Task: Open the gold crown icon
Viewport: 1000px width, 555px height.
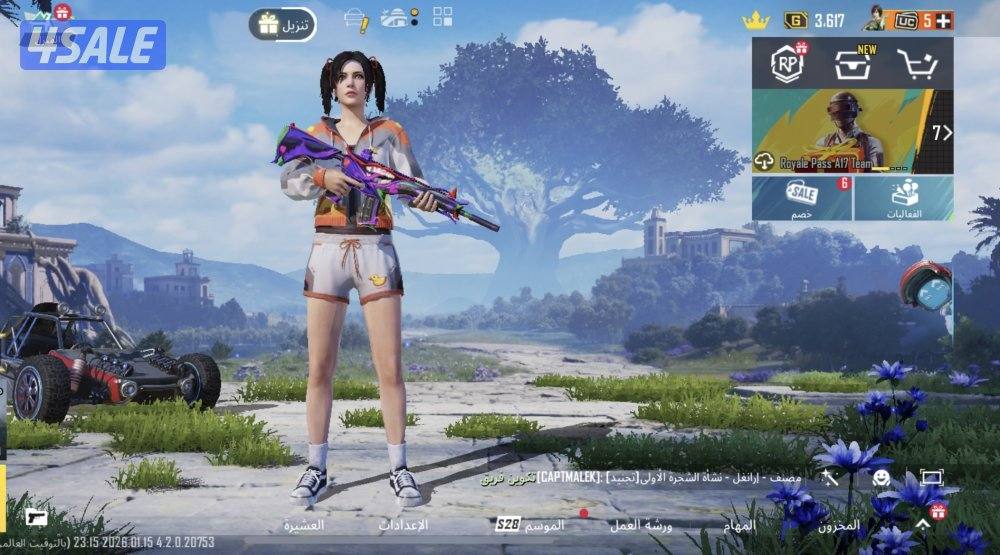Action: pyautogui.click(x=755, y=20)
